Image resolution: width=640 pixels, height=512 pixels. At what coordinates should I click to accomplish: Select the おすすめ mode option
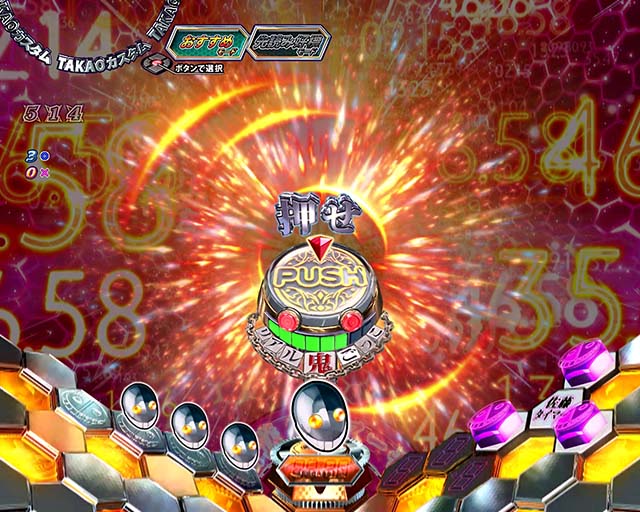point(204,43)
